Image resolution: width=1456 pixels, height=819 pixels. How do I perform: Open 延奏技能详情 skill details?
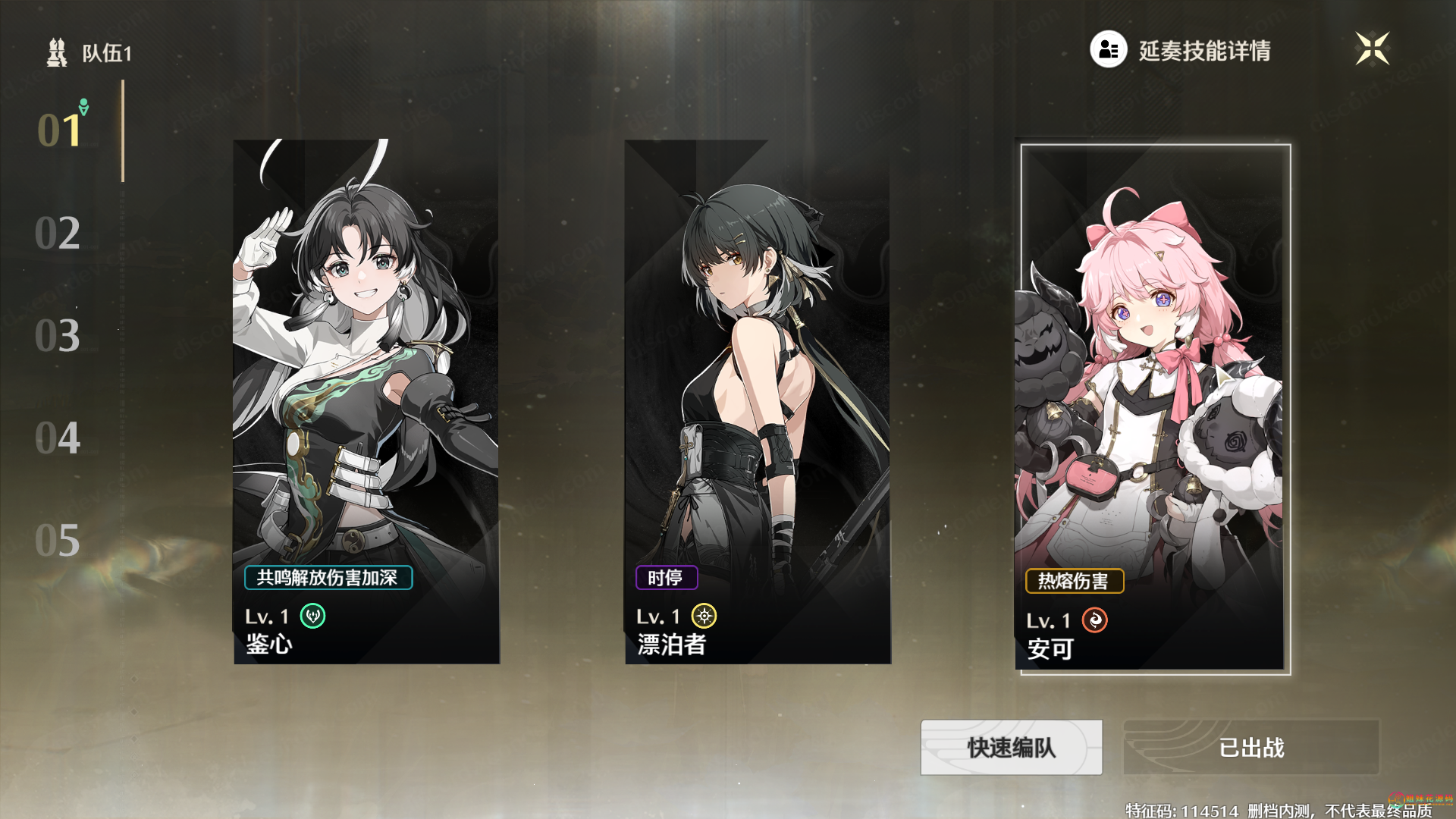tap(1181, 50)
